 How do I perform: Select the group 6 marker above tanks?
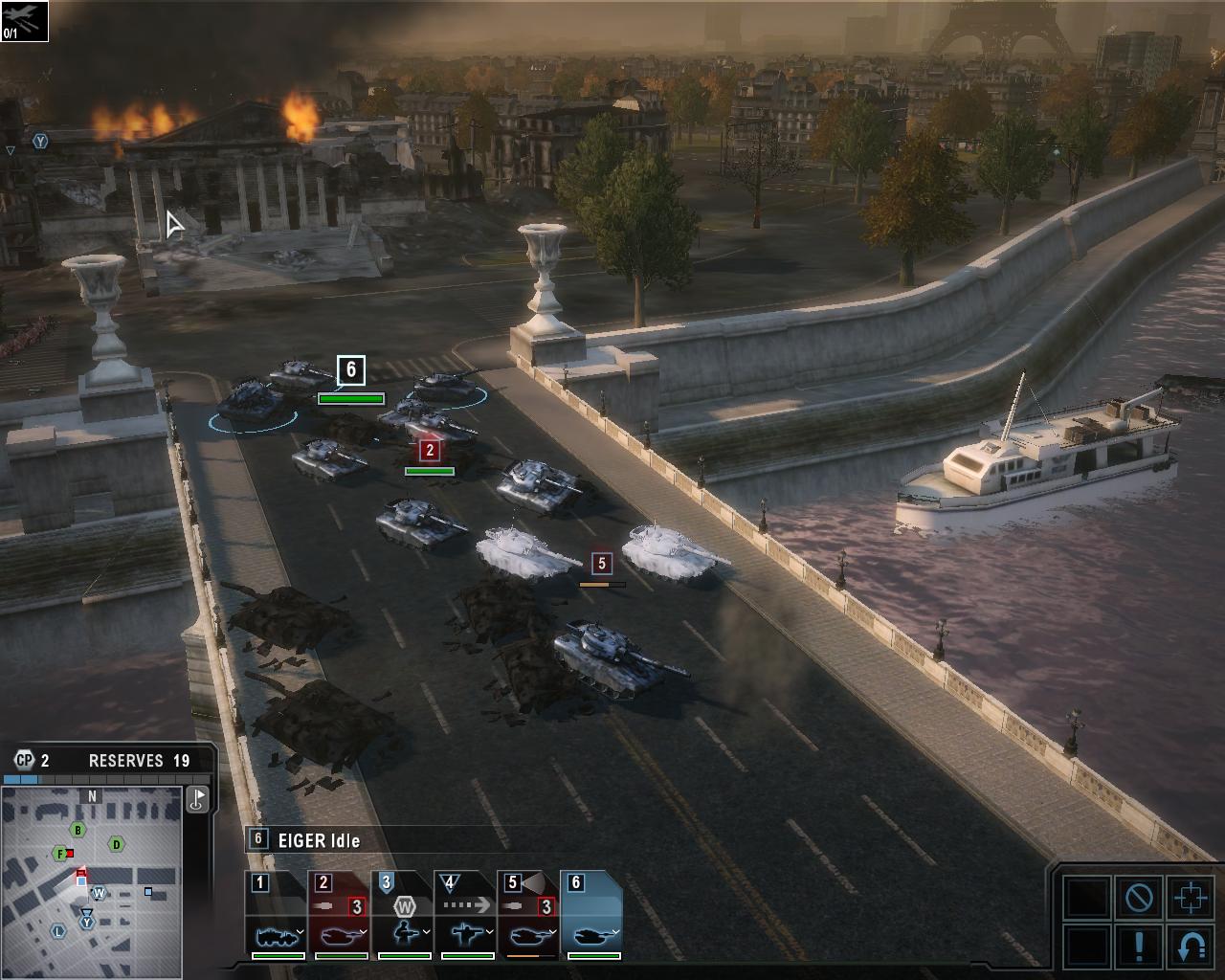(x=351, y=369)
